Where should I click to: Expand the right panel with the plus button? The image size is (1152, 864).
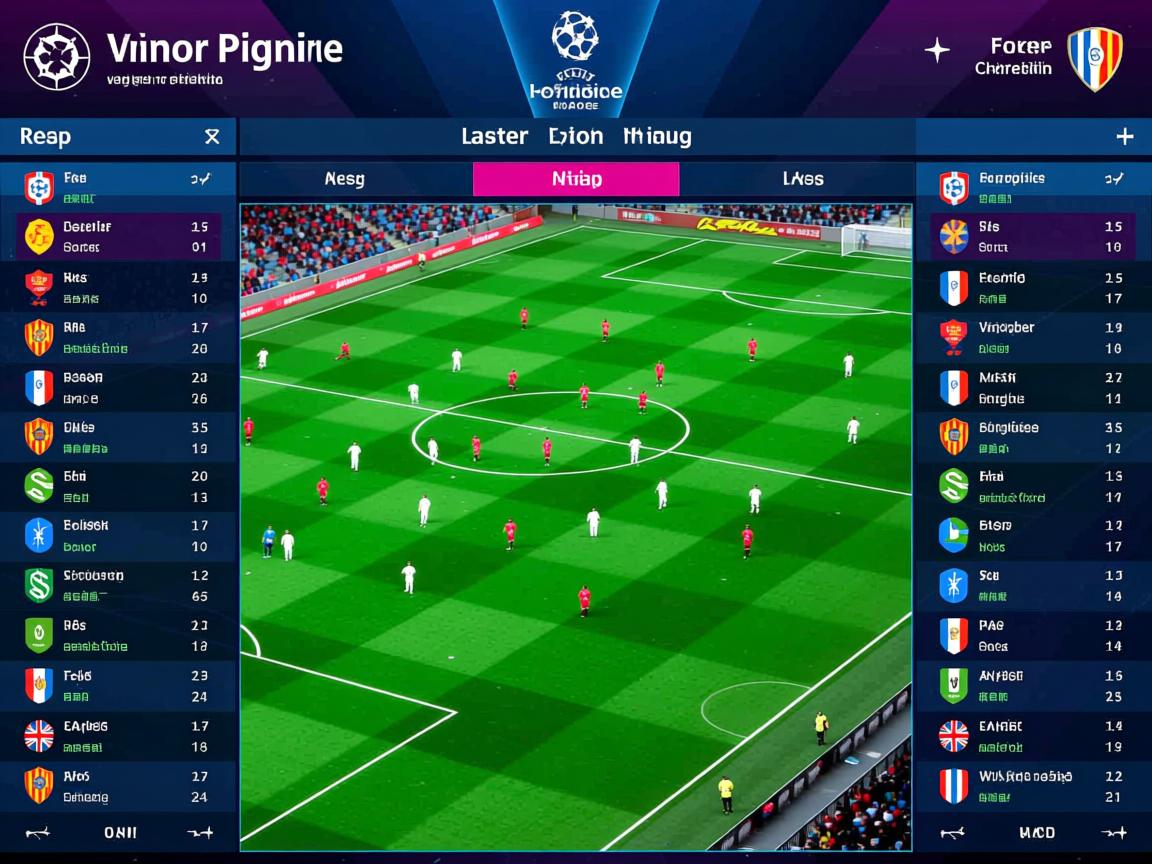[1124, 137]
